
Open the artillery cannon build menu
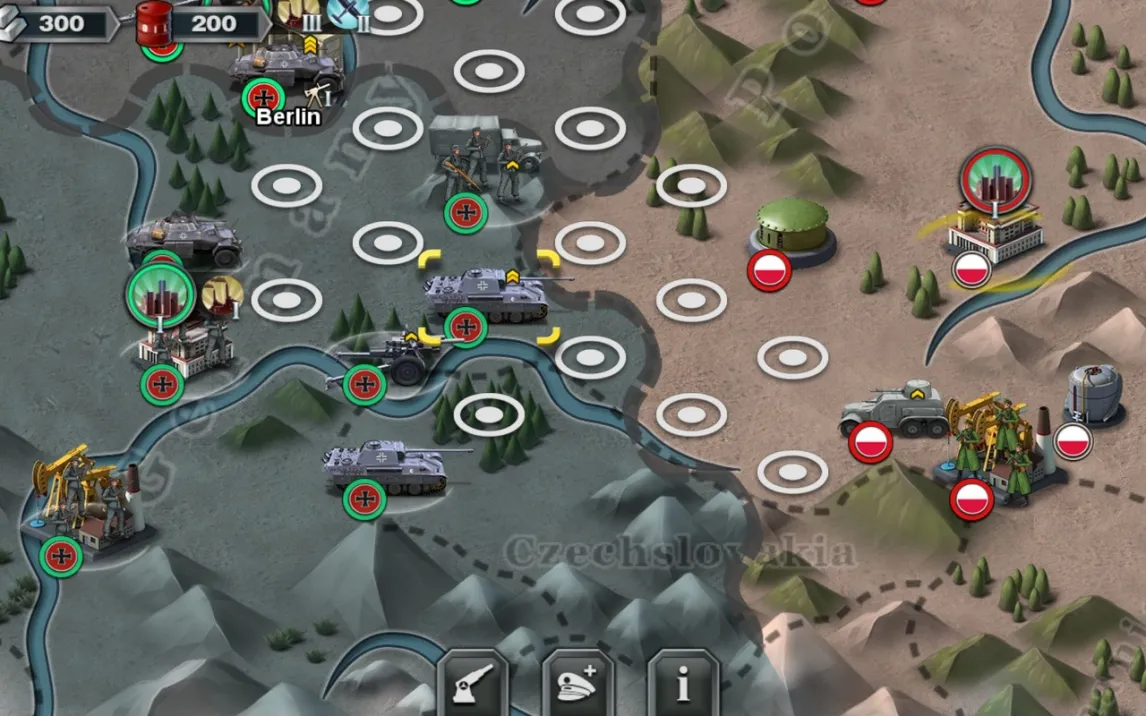pos(473,684)
